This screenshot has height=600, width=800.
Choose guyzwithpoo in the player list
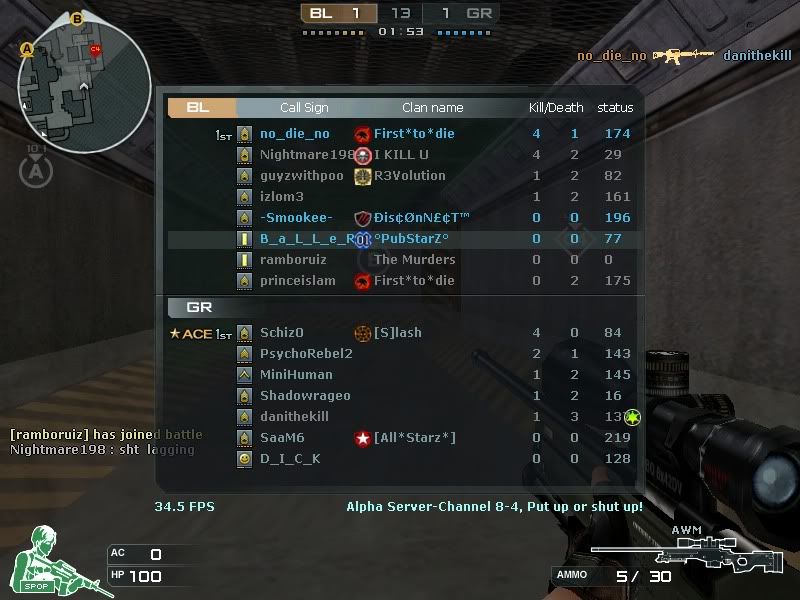pos(400,176)
